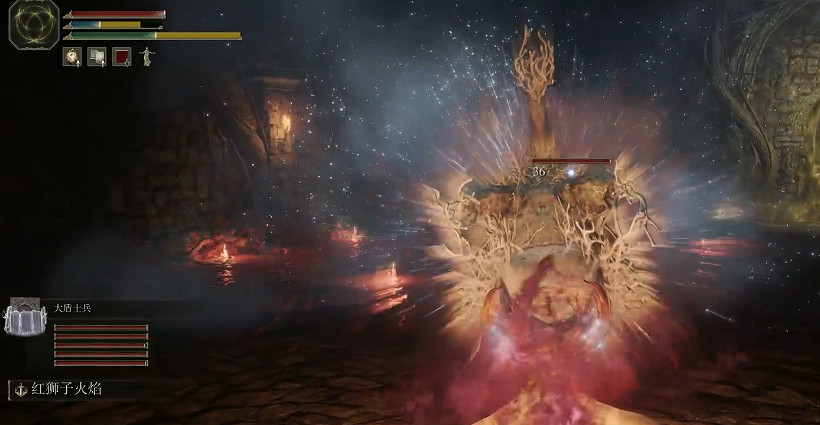Click the scroll buff status icon
The image size is (820, 425).
click(x=97, y=57)
